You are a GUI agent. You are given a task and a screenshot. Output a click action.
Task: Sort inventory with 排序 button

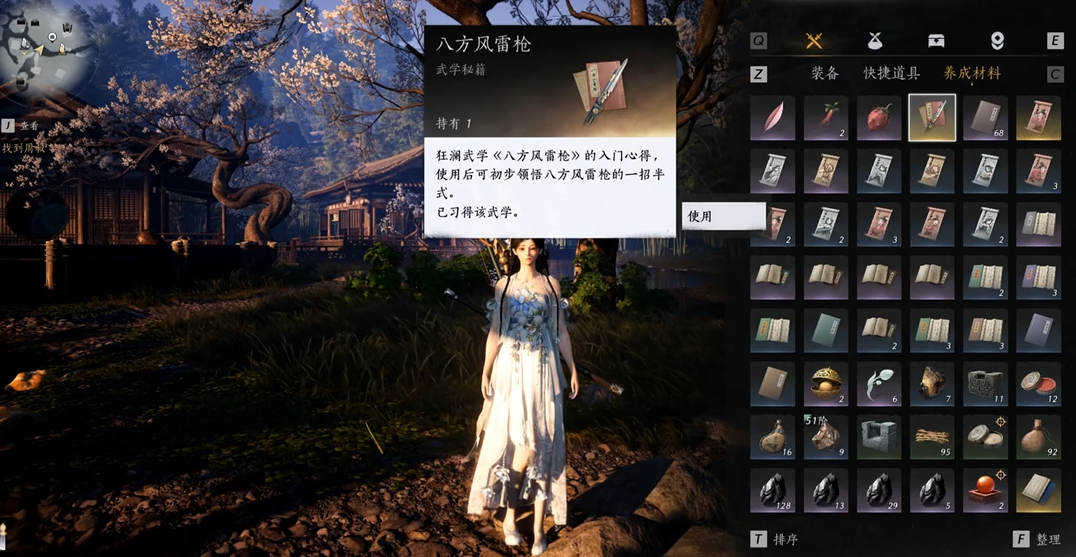[776, 539]
